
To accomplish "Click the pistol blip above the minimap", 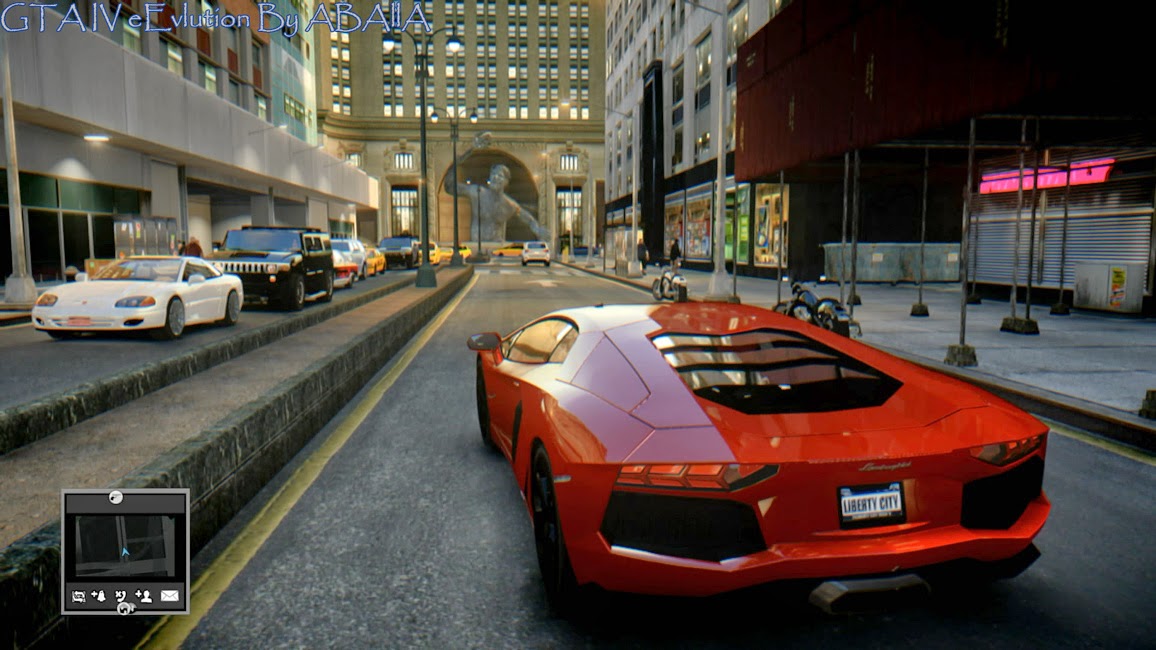I will (116, 497).
